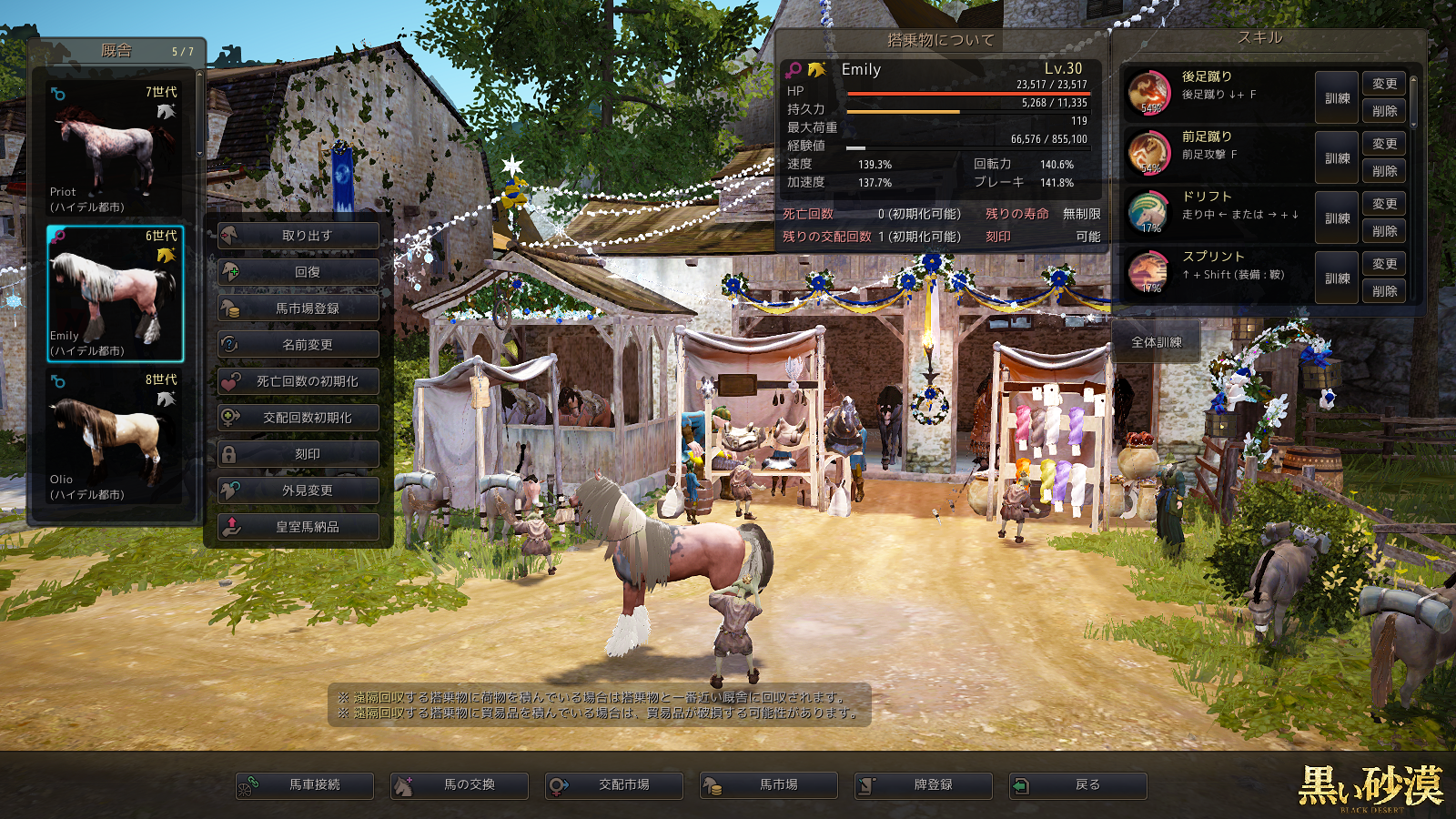This screenshot has width=1456, height=819.
Task: Apply a brand with the 刻印 button
Action: (x=298, y=454)
